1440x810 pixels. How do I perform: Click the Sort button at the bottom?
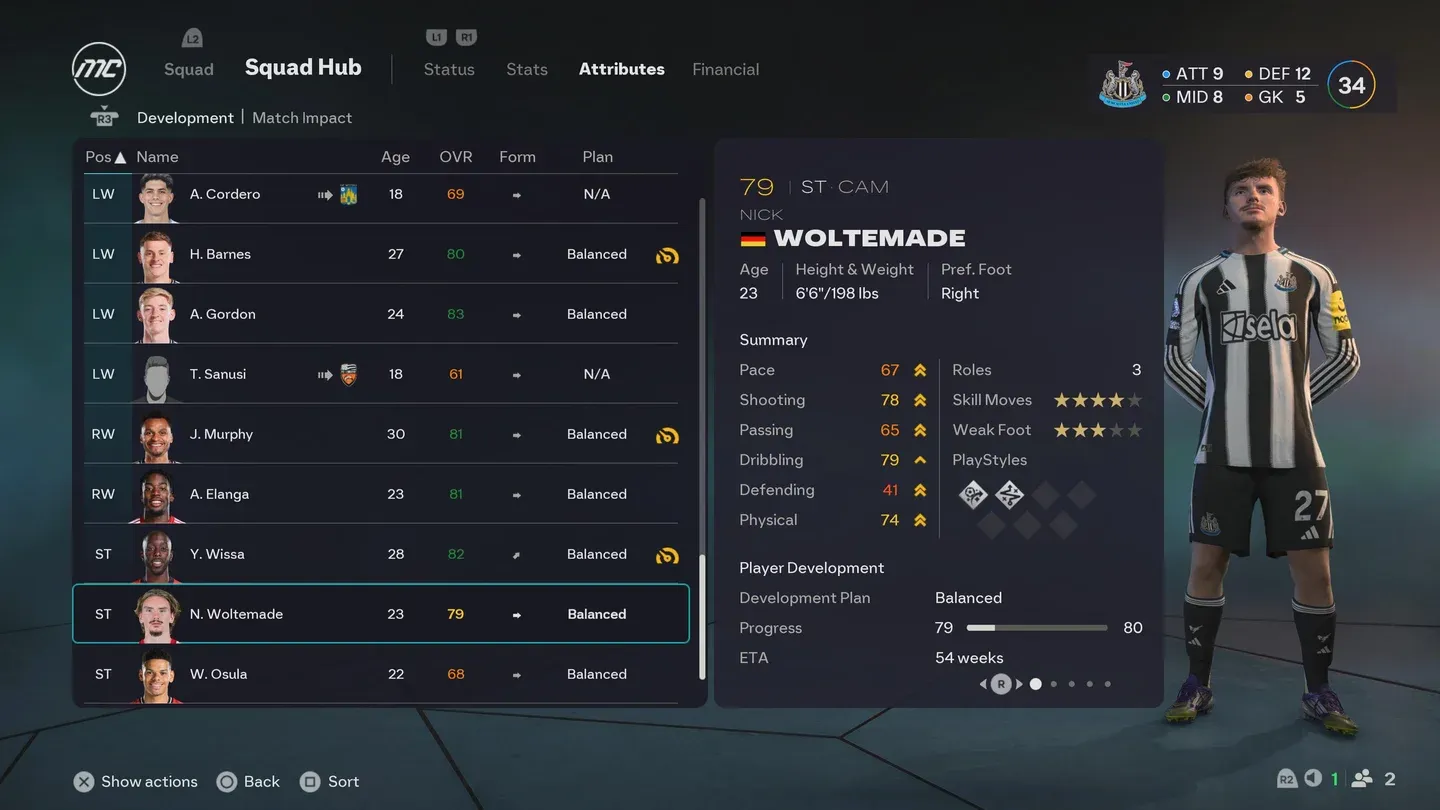coord(330,781)
